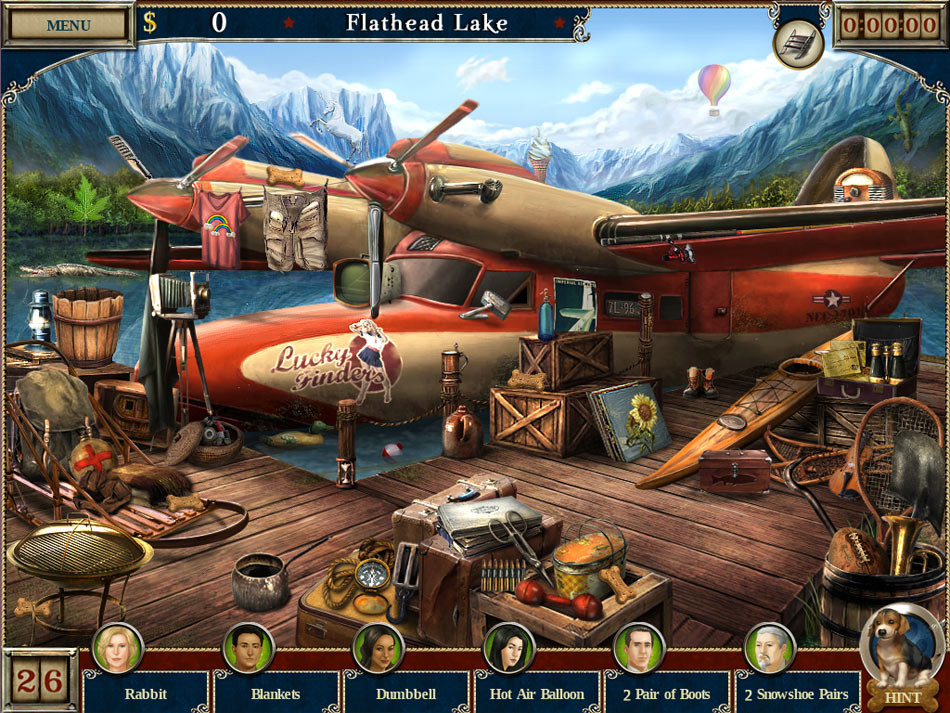Screen dimensions: 950x713
Task: Open the game MENU
Action: pos(67,25)
